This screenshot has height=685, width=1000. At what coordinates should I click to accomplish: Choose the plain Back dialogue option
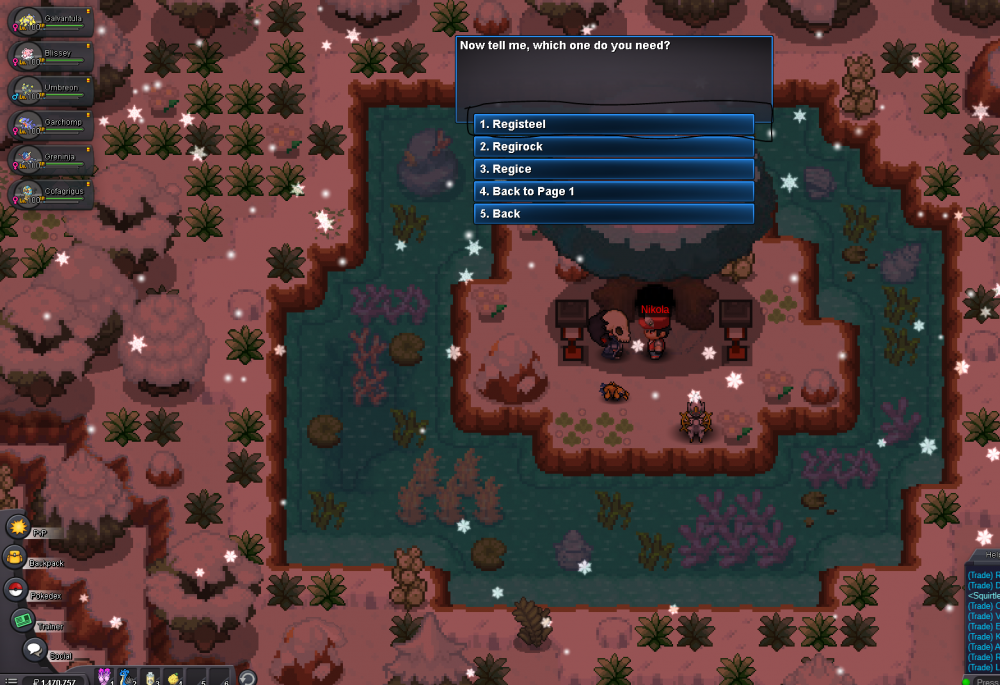(x=613, y=214)
